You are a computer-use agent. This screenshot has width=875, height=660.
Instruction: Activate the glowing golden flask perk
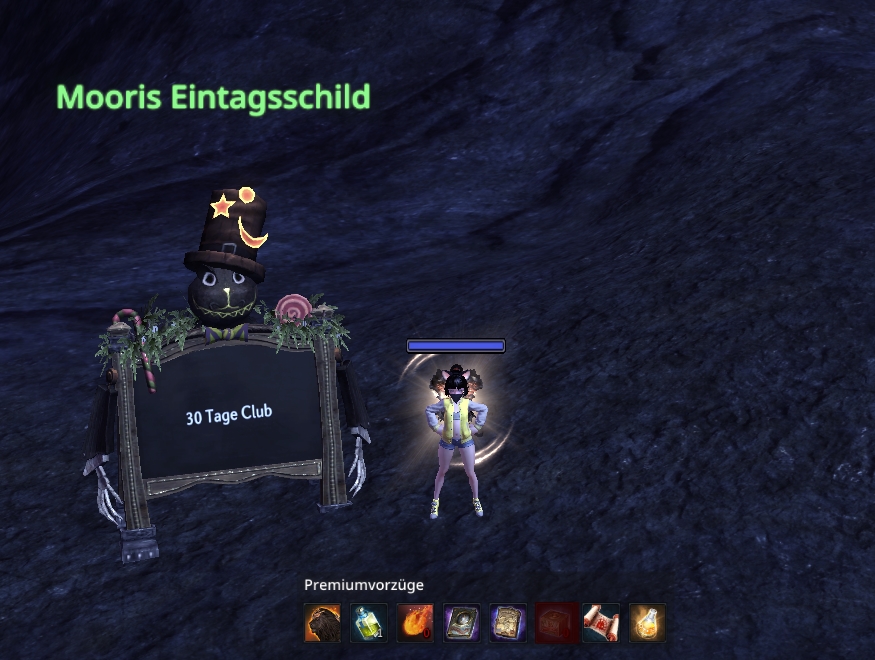[647, 623]
